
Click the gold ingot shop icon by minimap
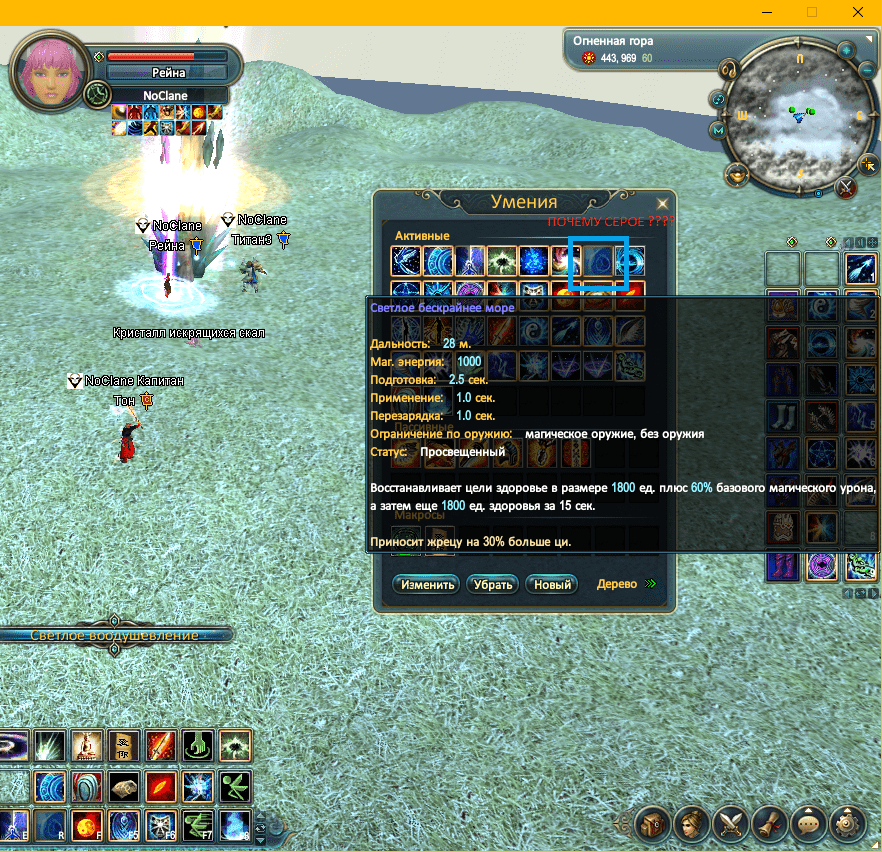(737, 176)
